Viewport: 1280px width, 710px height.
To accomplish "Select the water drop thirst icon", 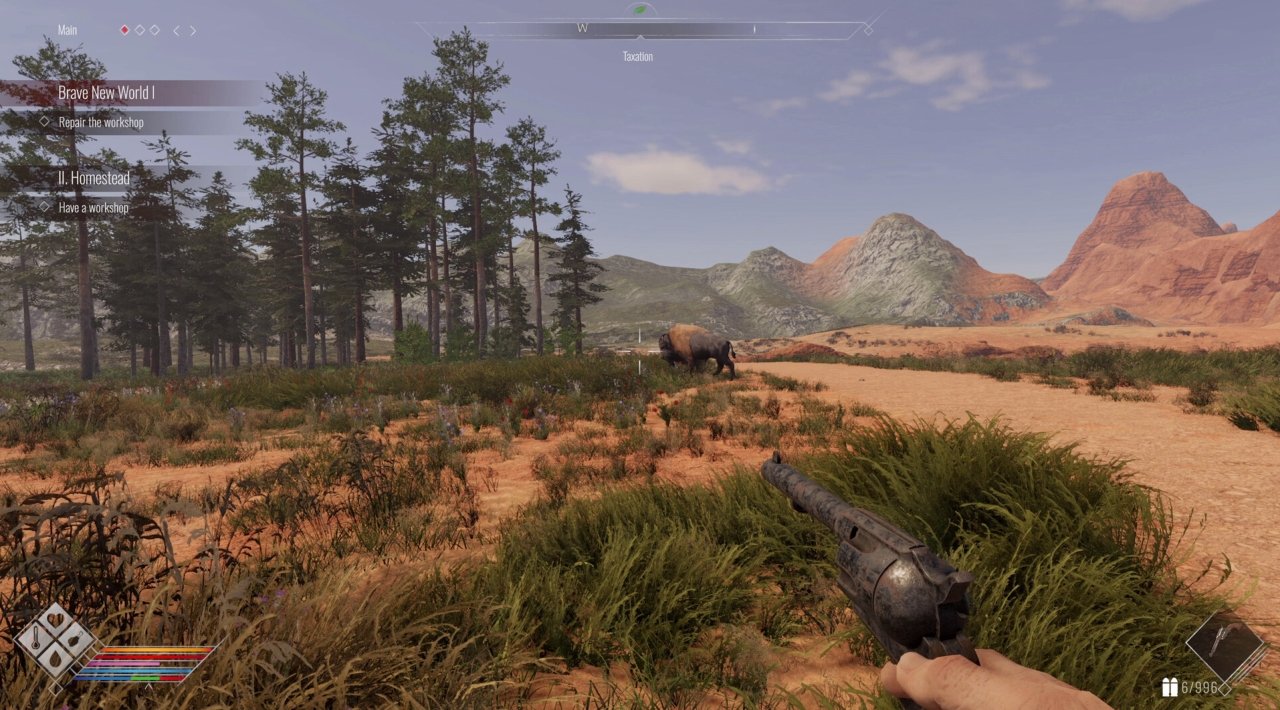I will [x=55, y=660].
